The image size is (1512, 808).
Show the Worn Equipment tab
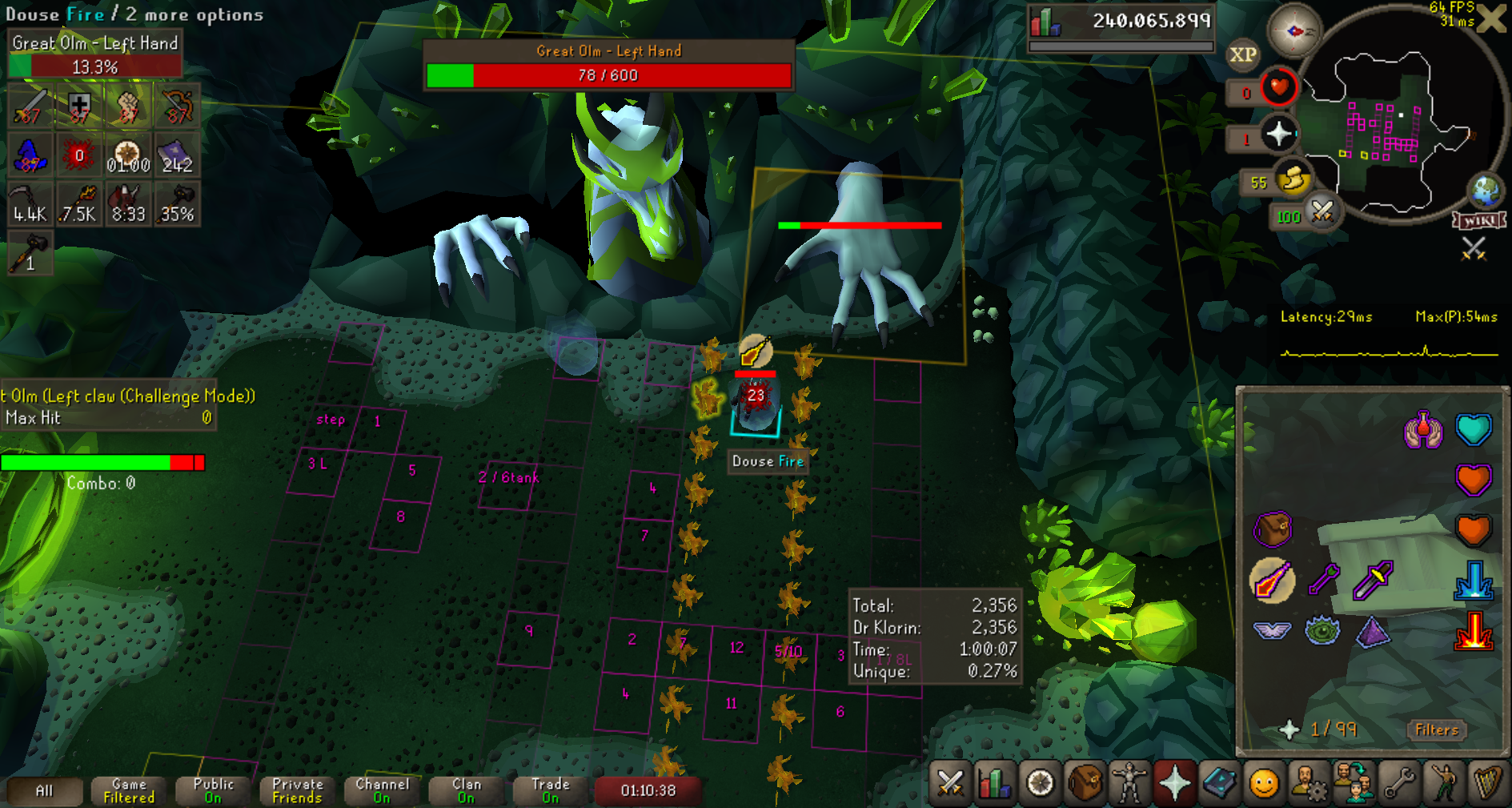(x=1129, y=782)
